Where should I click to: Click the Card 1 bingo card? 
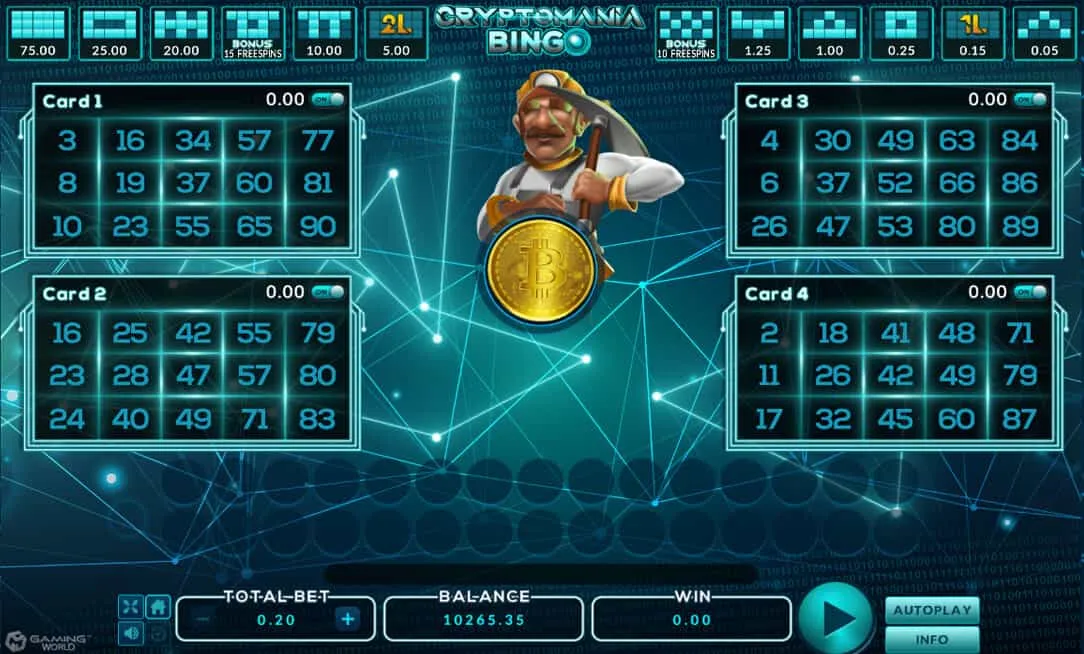[x=190, y=182]
